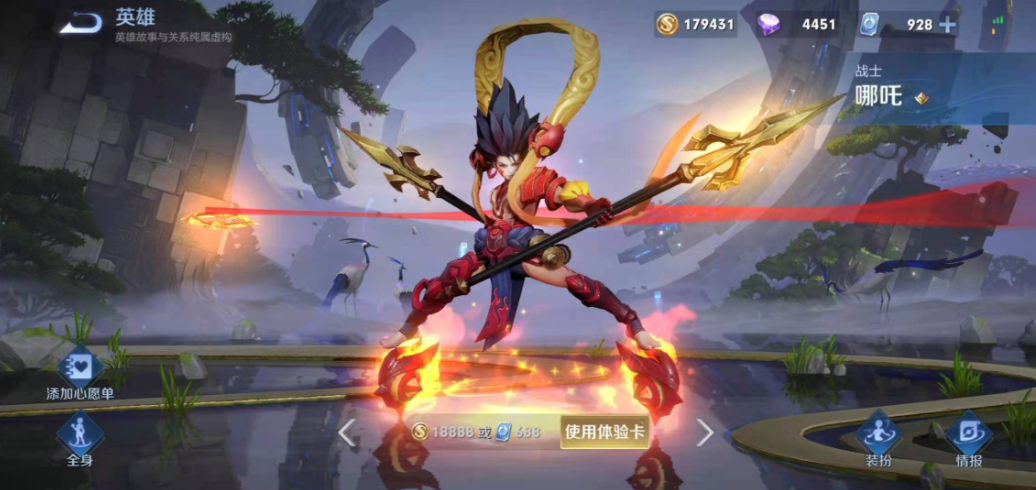Use the trial card (使用体验卡)

tap(604, 432)
